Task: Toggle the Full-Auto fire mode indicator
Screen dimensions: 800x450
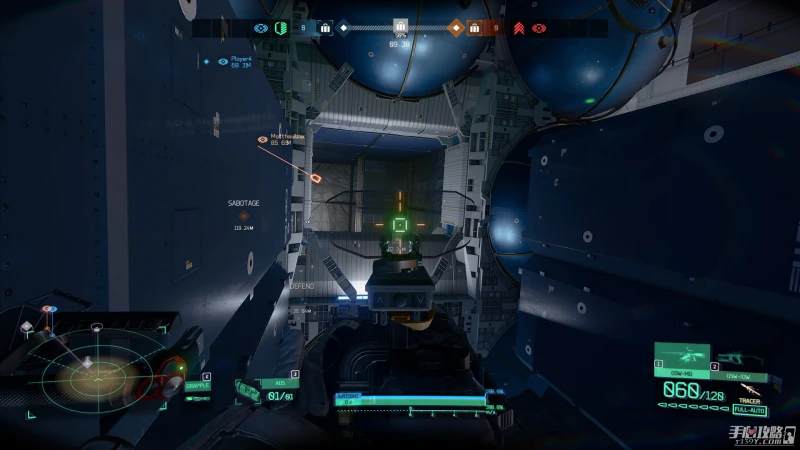Action: pyautogui.click(x=749, y=409)
